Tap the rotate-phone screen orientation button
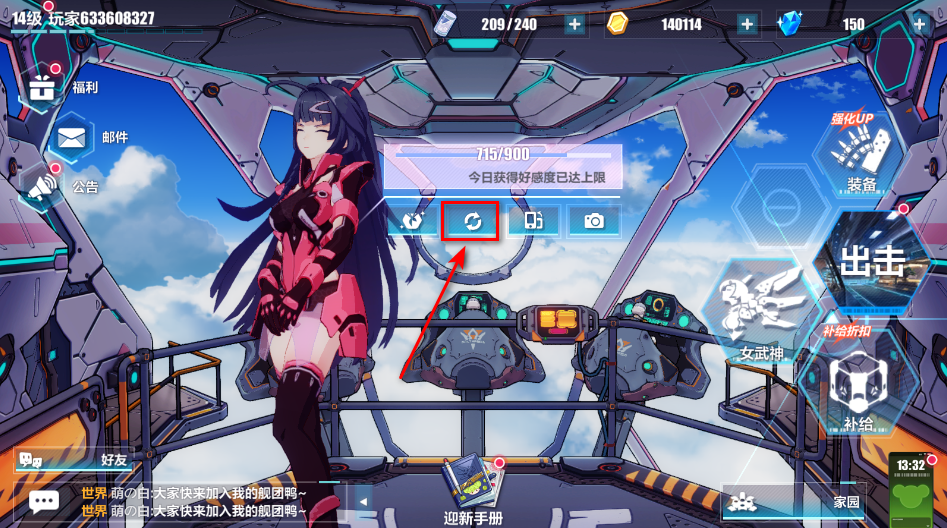 pyautogui.click(x=533, y=221)
